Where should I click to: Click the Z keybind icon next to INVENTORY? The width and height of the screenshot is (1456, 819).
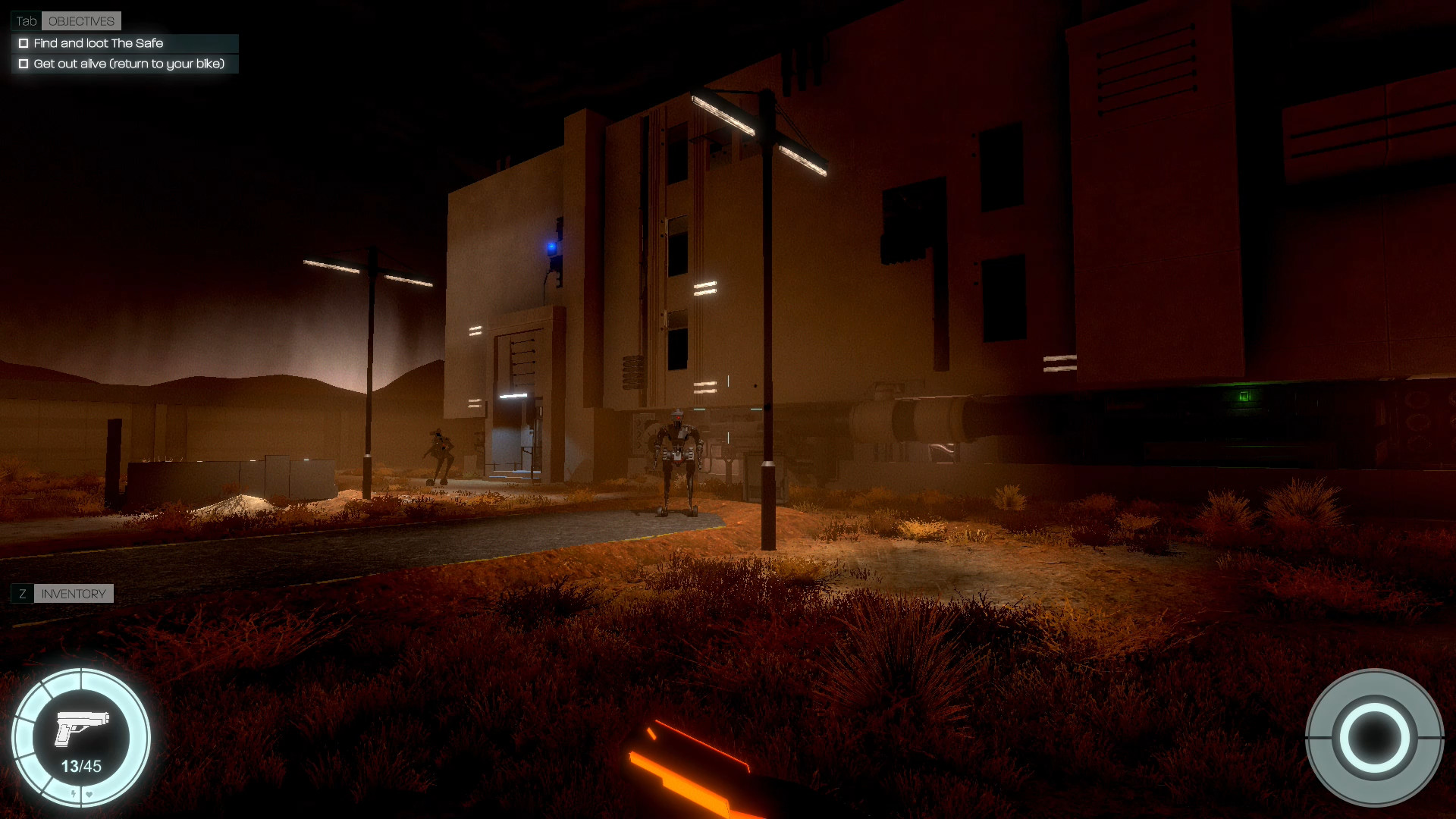(24, 594)
